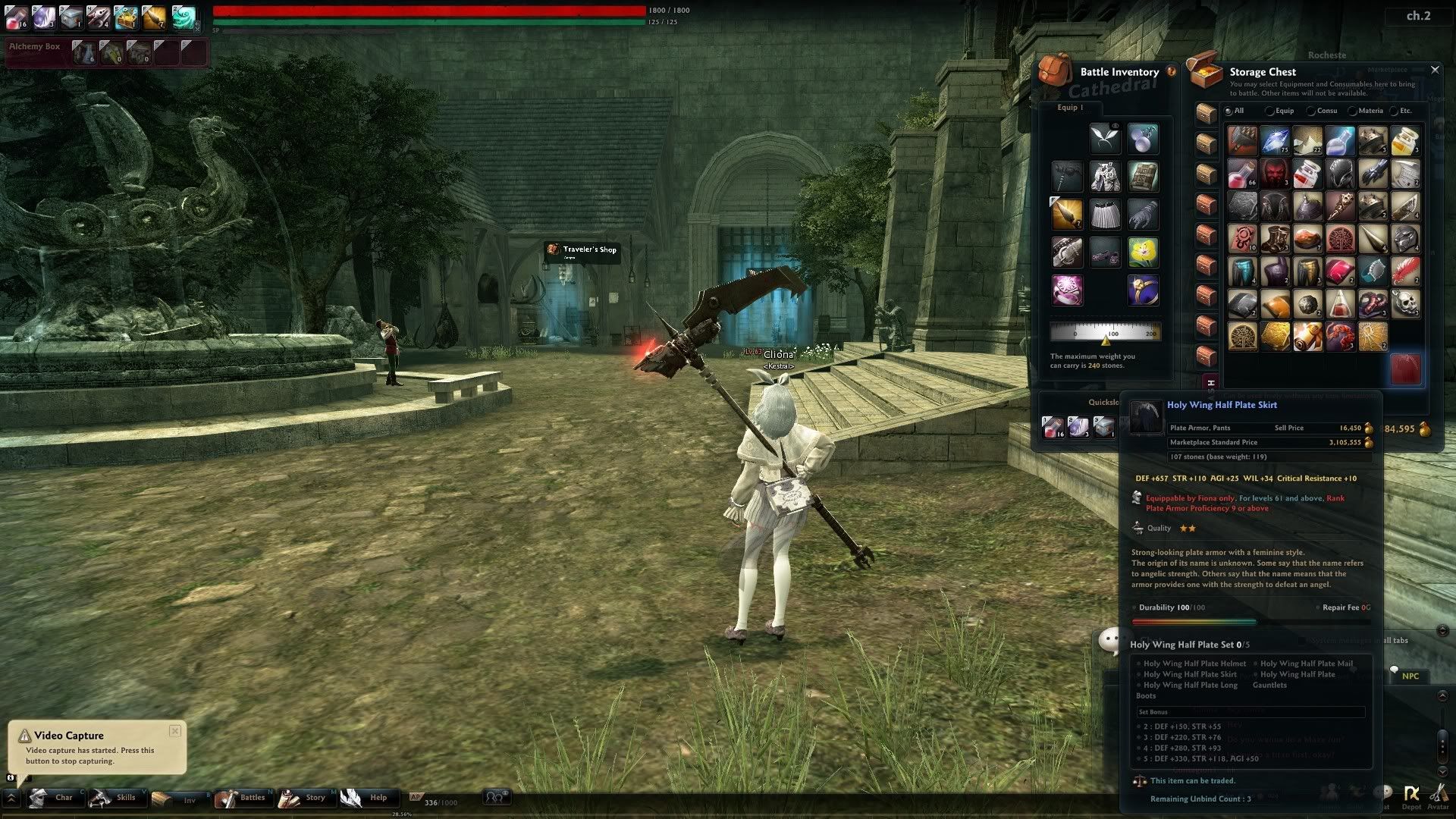Select the Equip filter in Storage Chest

(x=1270, y=111)
